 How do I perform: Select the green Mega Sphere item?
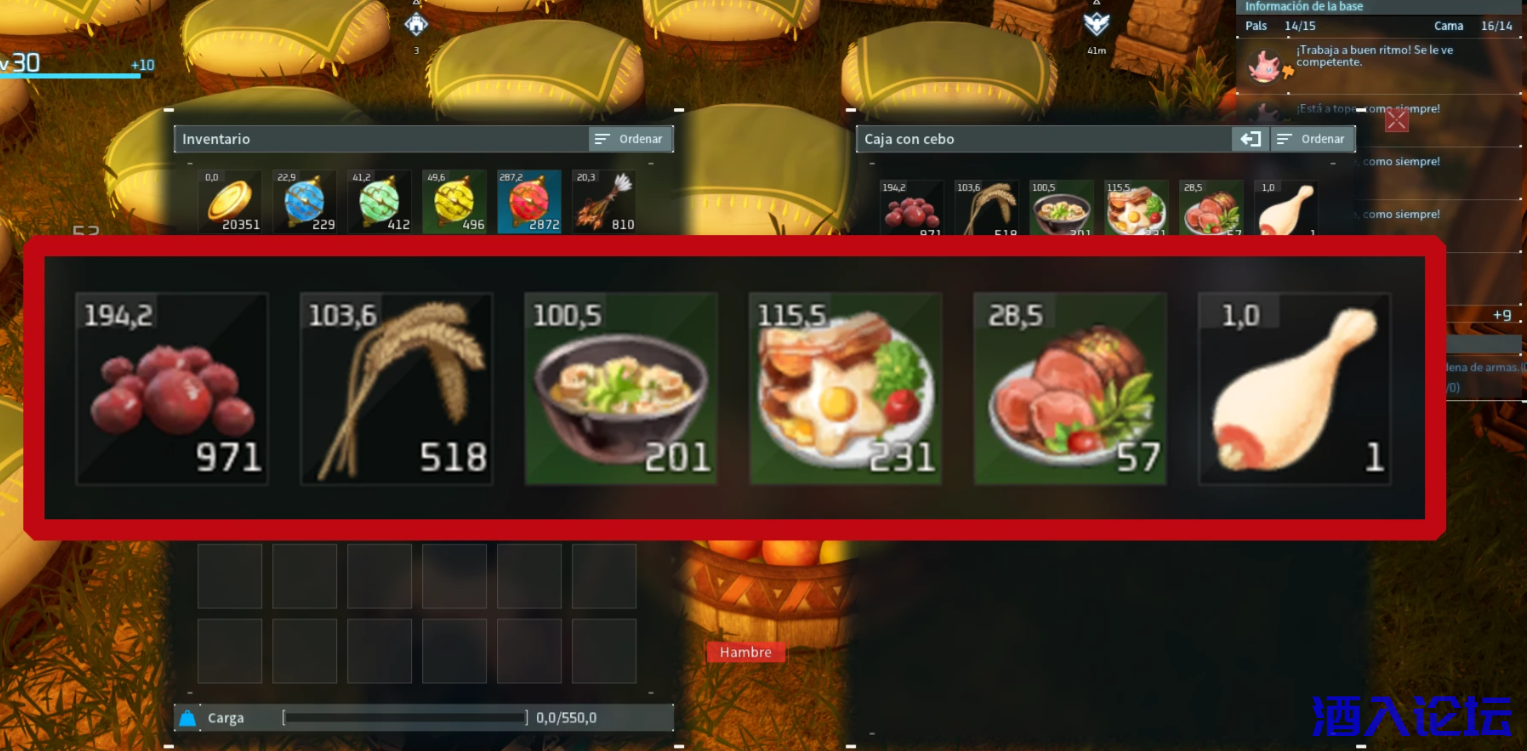coord(379,202)
